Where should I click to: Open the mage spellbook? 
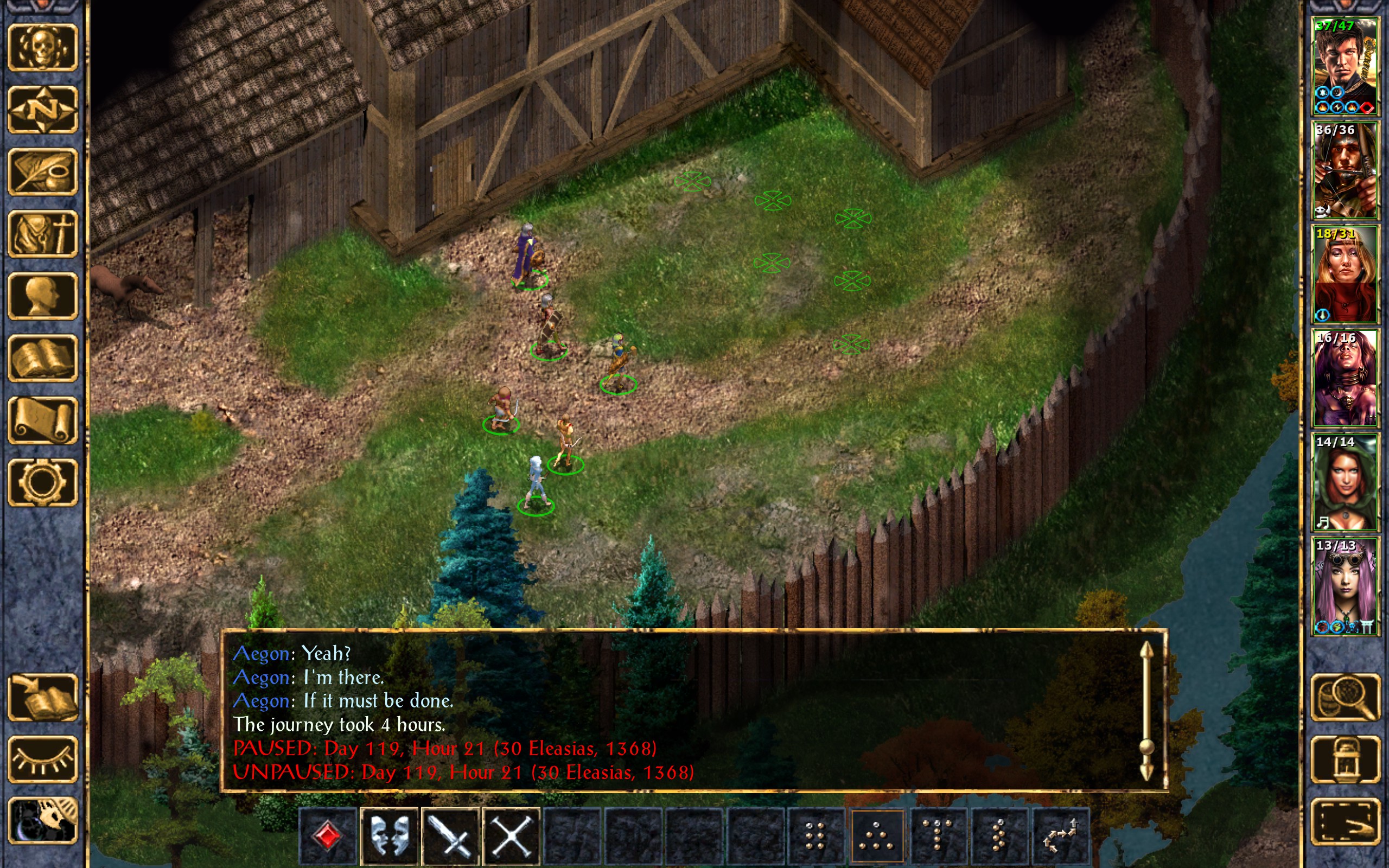(43, 358)
